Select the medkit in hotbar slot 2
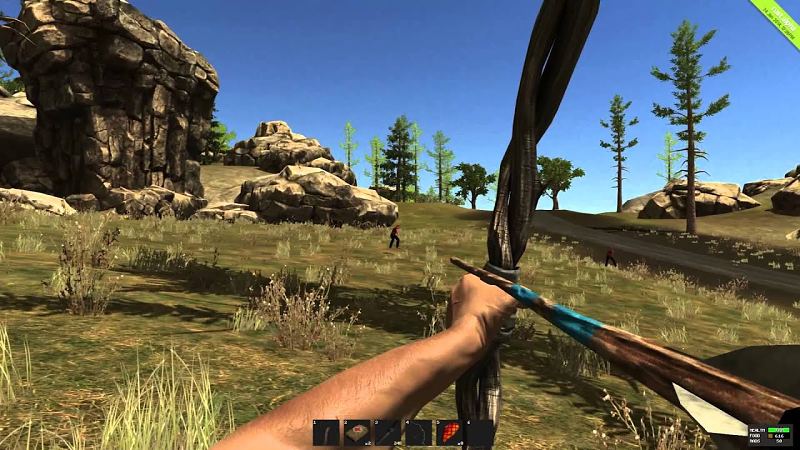This screenshot has height=450, width=800. coord(357,432)
